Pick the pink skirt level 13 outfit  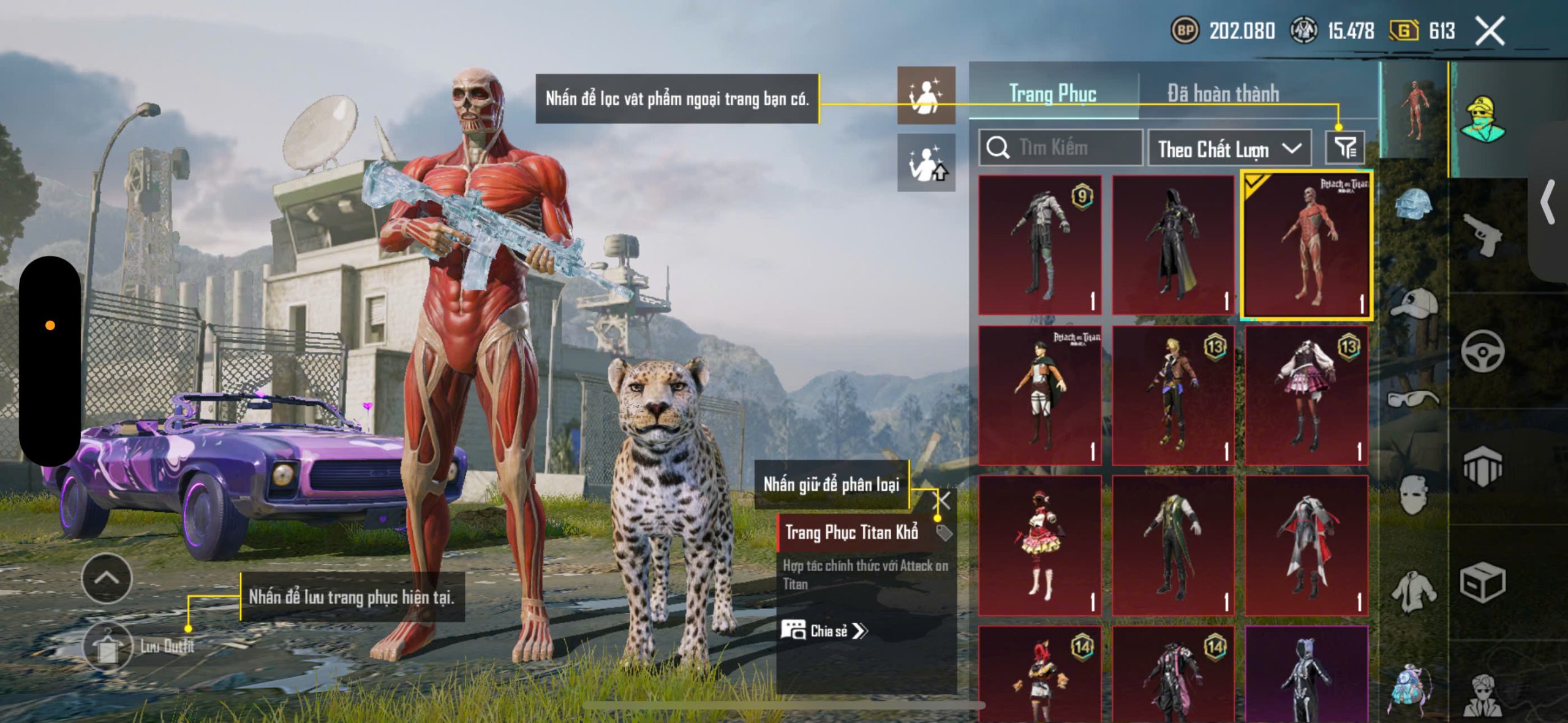(x=1306, y=395)
